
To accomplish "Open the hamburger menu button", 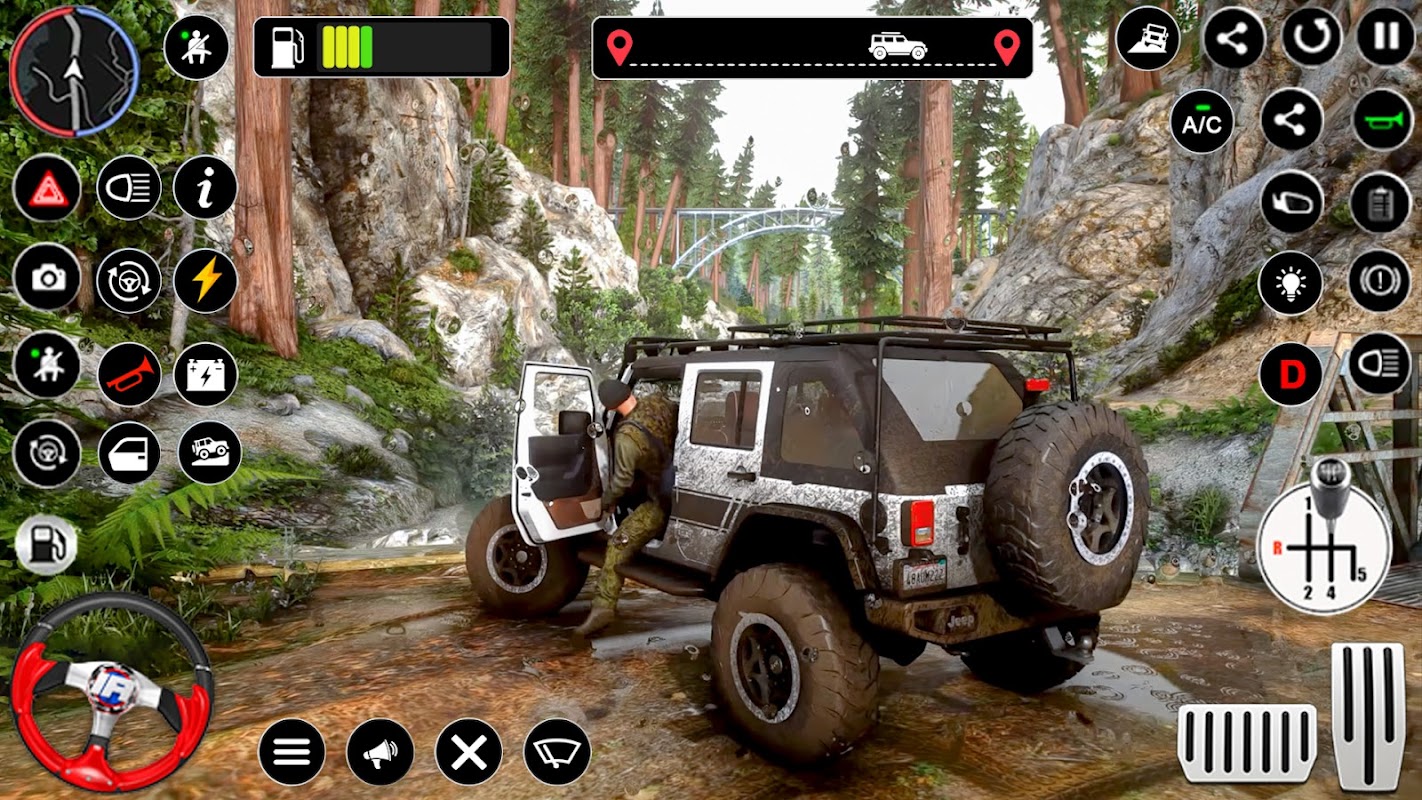I will click(x=292, y=752).
